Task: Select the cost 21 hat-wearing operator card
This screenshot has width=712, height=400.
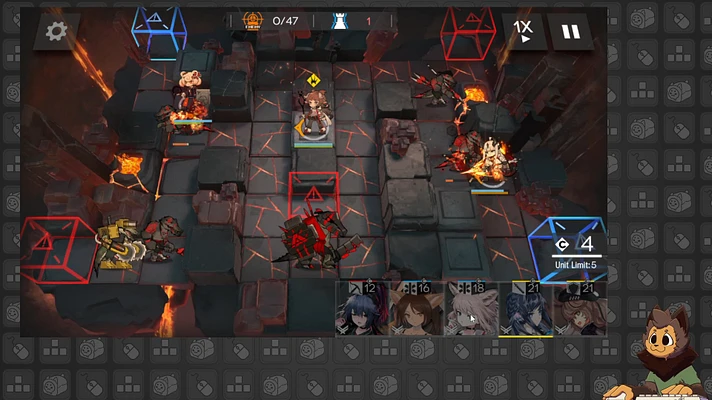Action: [x=579, y=309]
